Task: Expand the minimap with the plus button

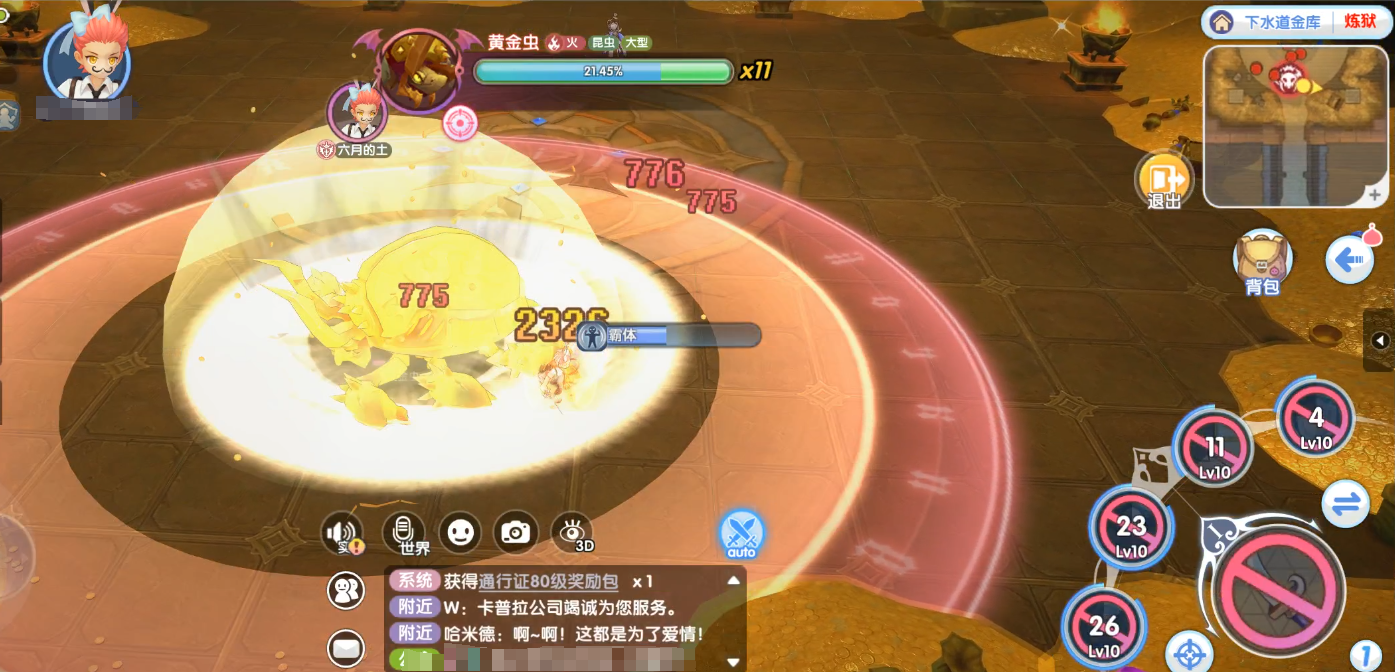Action: click(x=1376, y=194)
